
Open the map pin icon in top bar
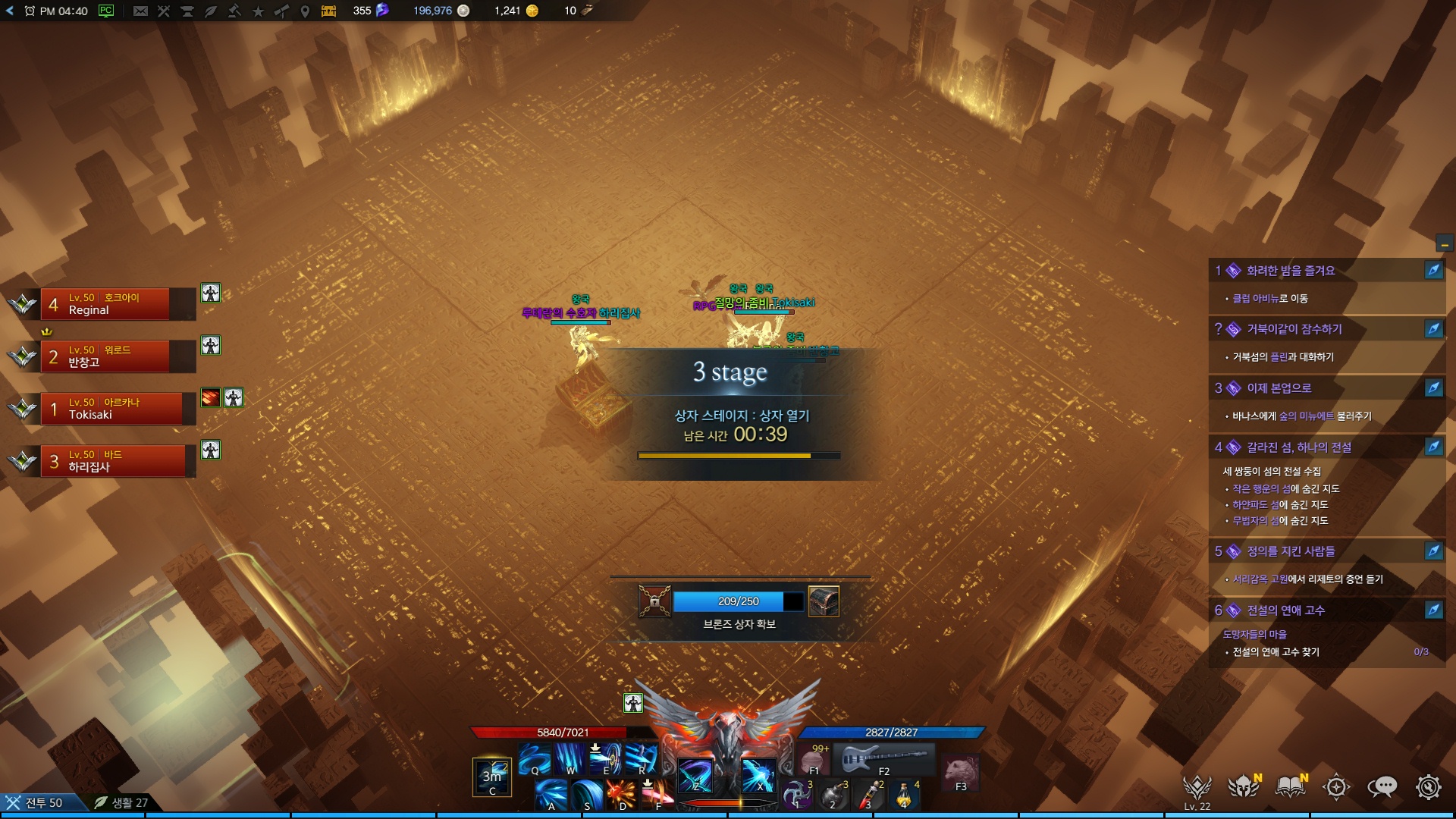[305, 11]
